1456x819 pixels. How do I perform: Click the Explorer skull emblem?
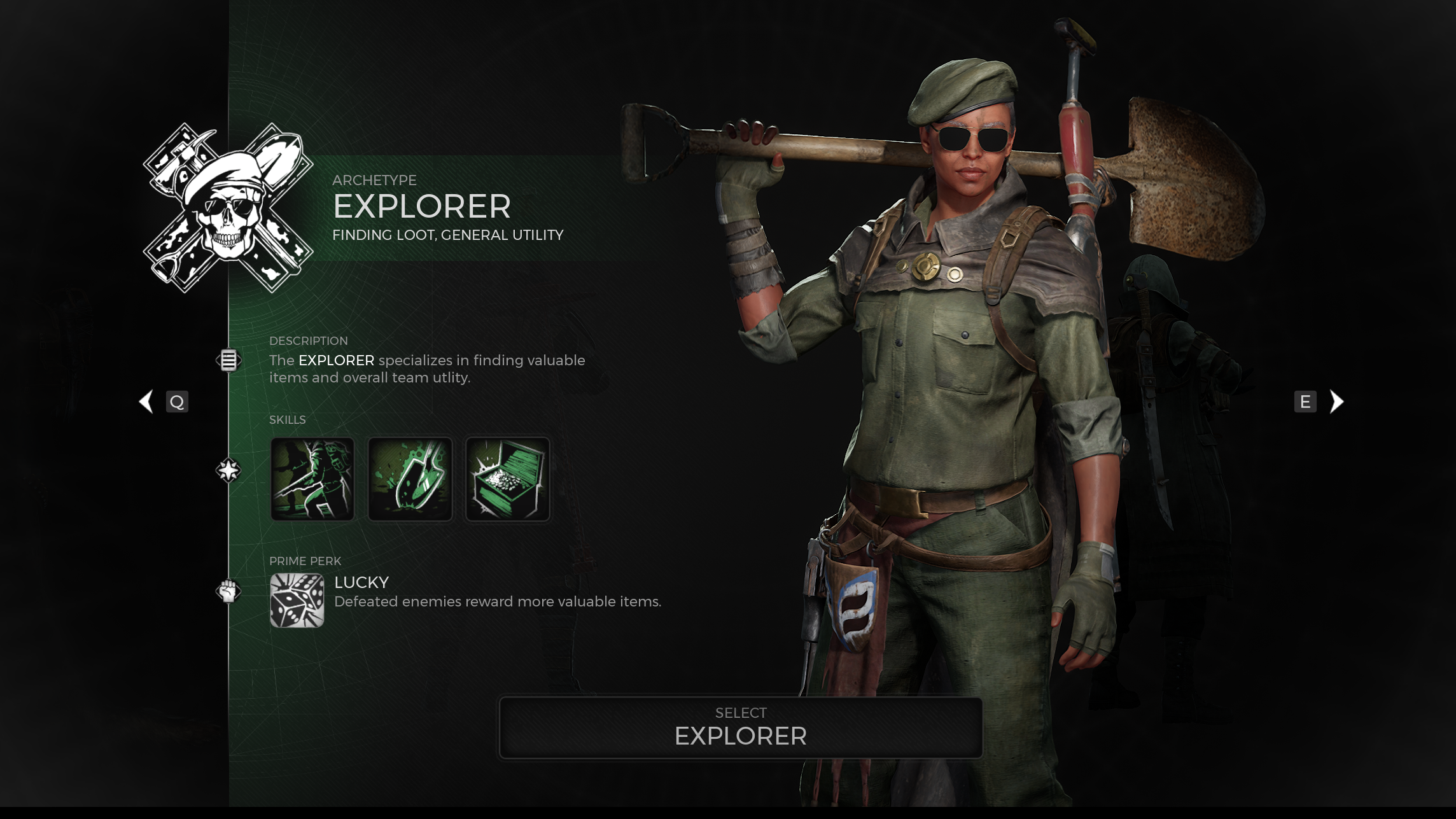point(228,207)
